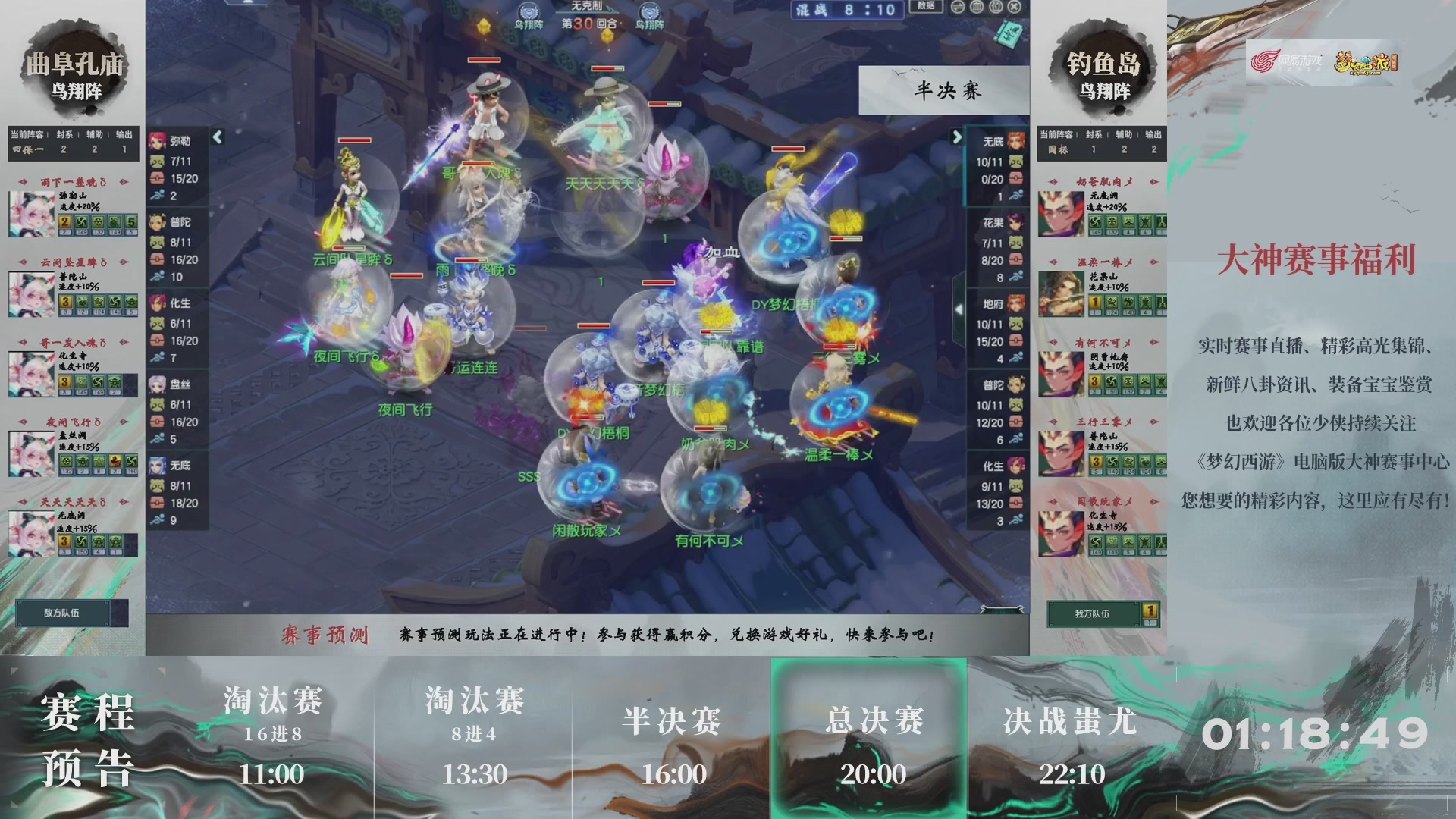The width and height of the screenshot is (1456, 819).
Task: Collapse the left roster panel with its arrow
Action: click(x=218, y=138)
